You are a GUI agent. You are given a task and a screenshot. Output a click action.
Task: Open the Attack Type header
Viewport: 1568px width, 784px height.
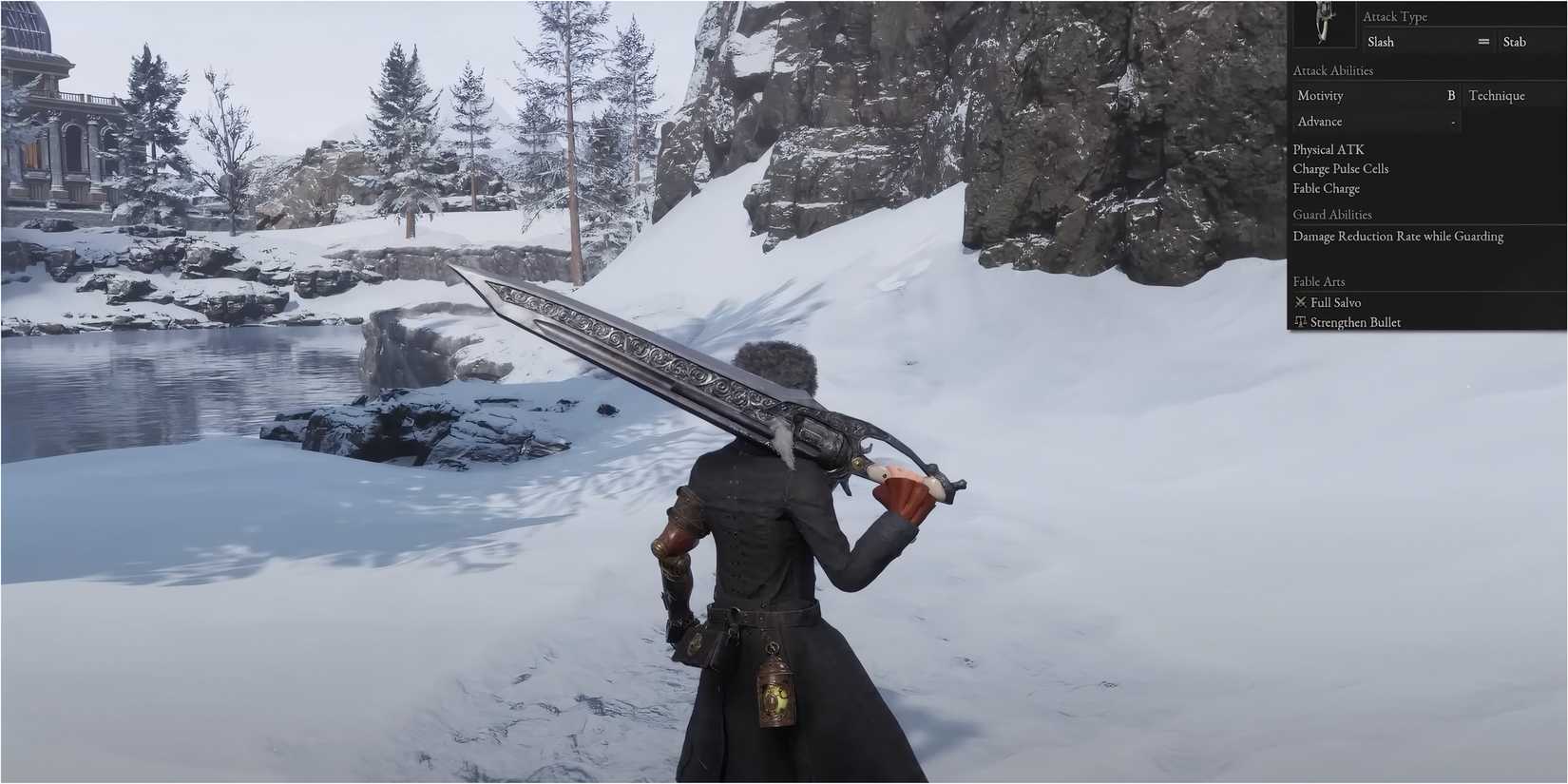[x=1394, y=16]
